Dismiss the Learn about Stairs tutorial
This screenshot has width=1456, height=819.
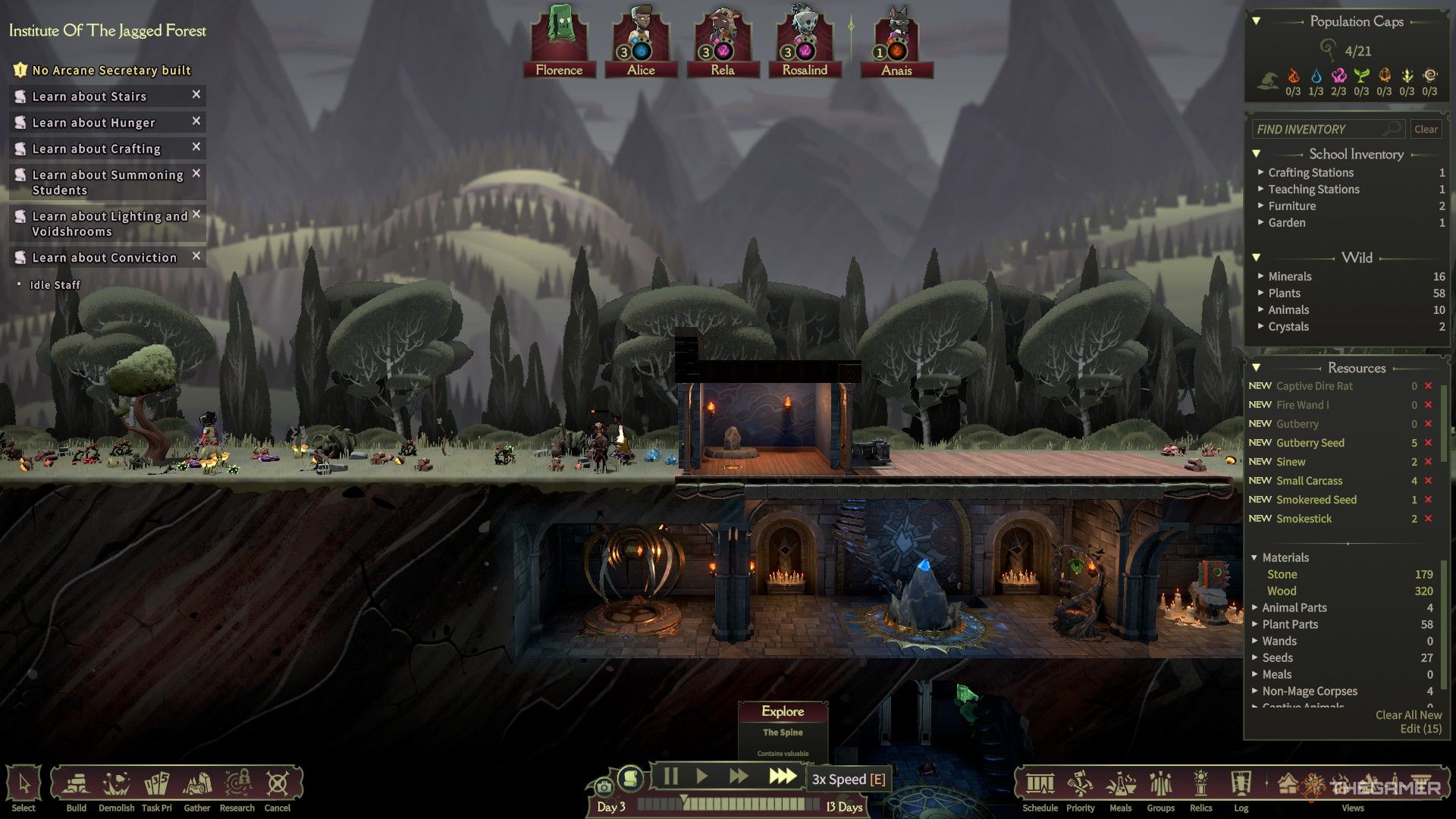coord(196,95)
